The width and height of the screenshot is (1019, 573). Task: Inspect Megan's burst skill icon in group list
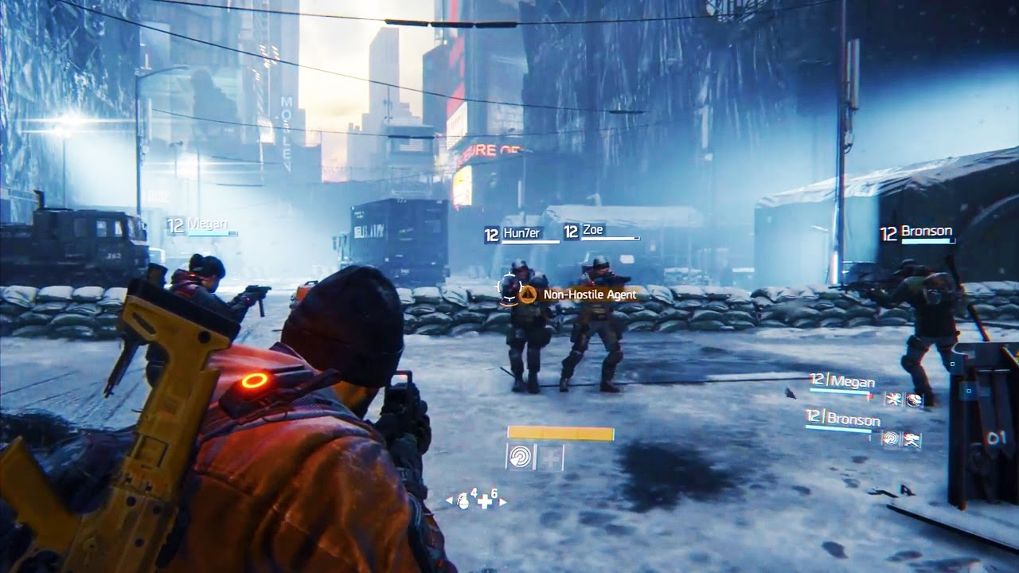pos(891,399)
